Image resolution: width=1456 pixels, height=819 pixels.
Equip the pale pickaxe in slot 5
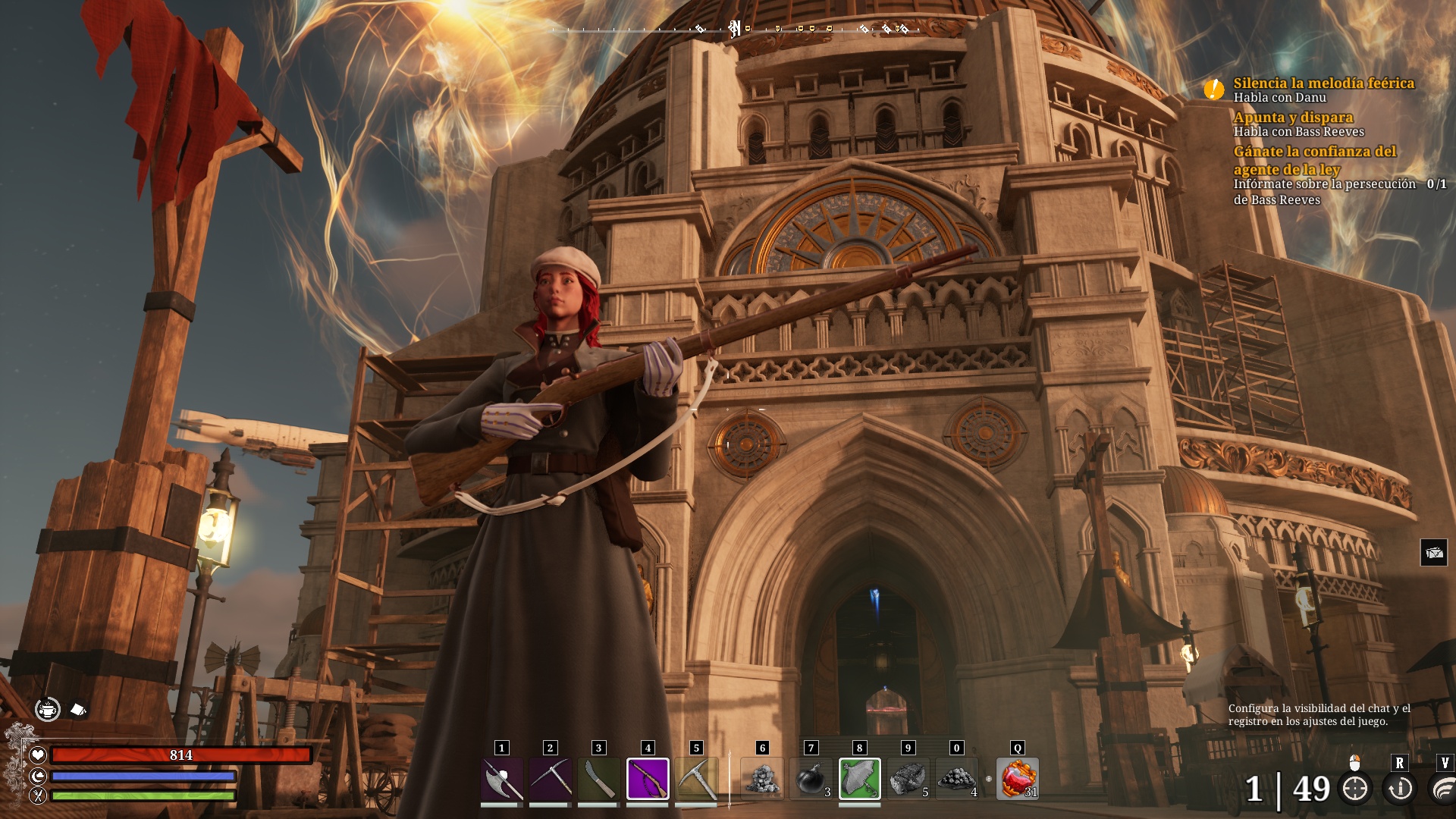point(696,779)
